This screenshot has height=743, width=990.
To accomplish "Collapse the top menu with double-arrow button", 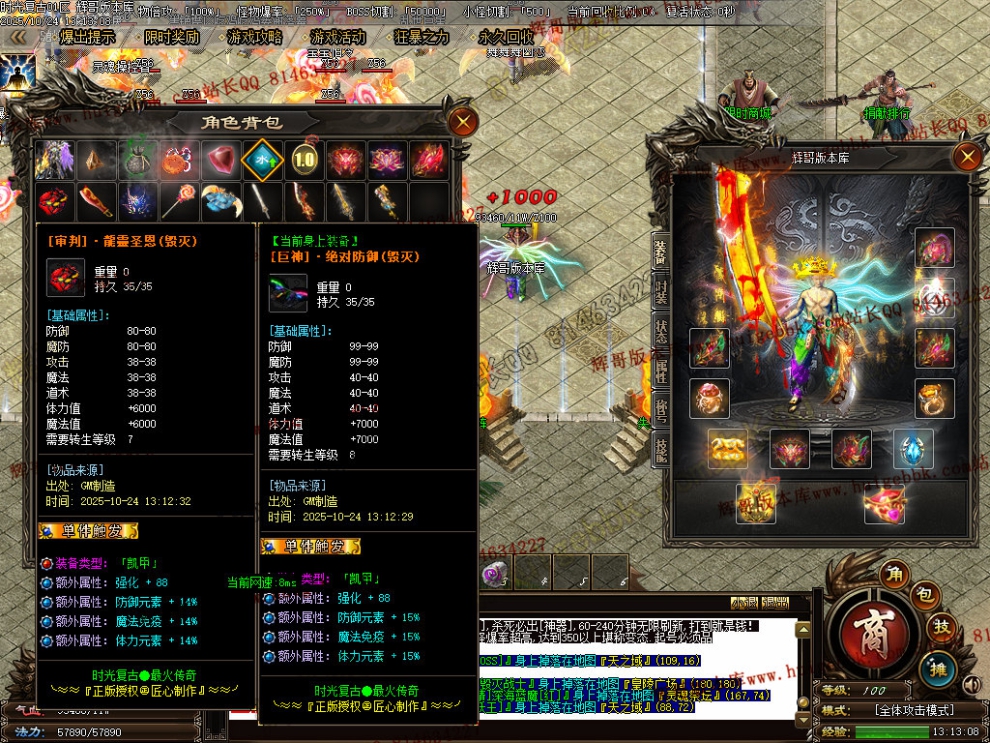I will point(17,37).
